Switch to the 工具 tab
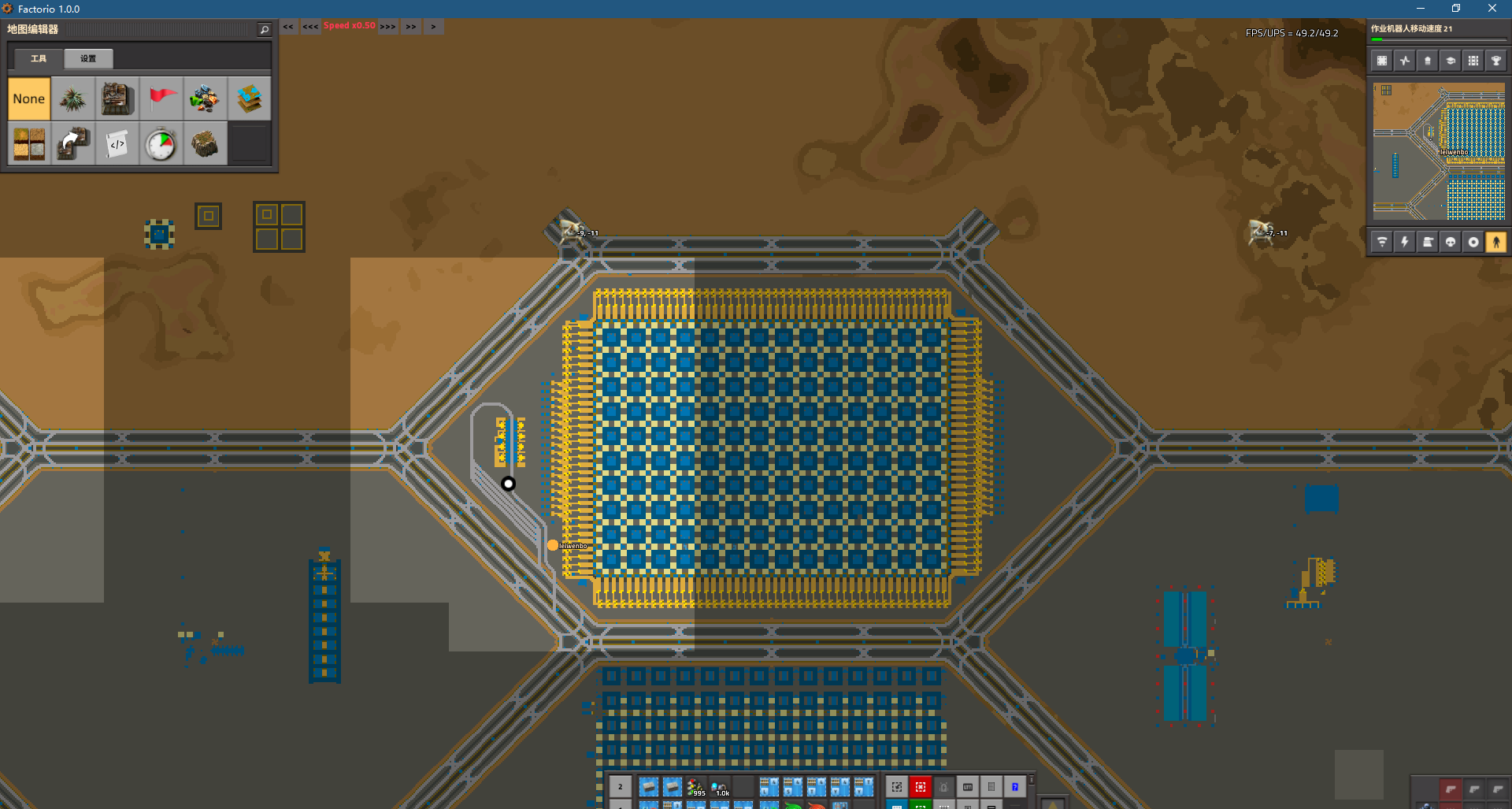Image resolution: width=1512 pixels, height=809 pixels. (x=38, y=58)
